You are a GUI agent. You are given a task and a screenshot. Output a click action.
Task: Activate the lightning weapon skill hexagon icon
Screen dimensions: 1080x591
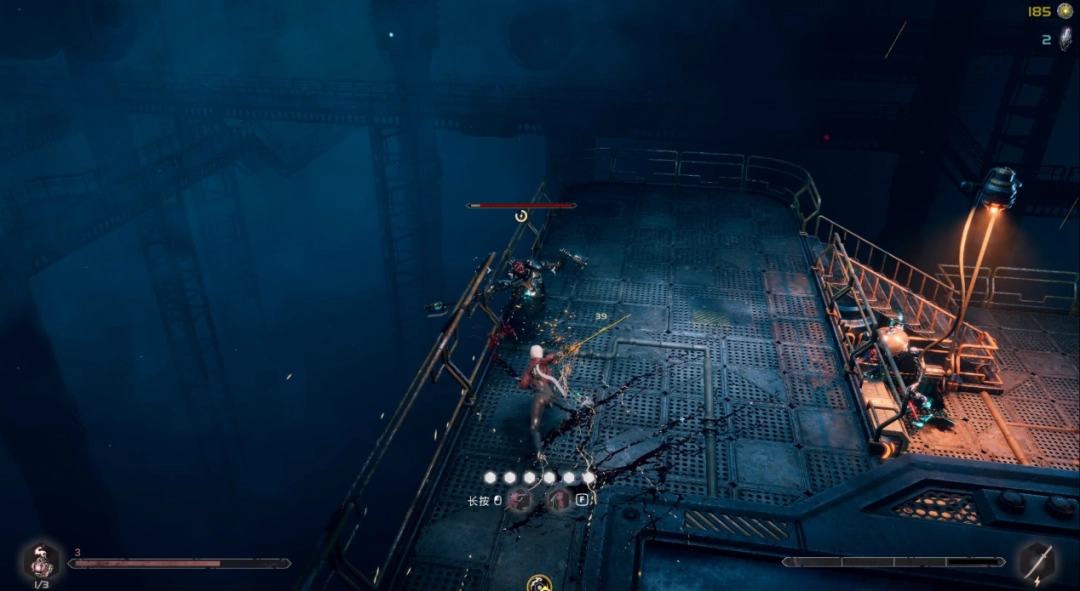click(x=1037, y=562)
